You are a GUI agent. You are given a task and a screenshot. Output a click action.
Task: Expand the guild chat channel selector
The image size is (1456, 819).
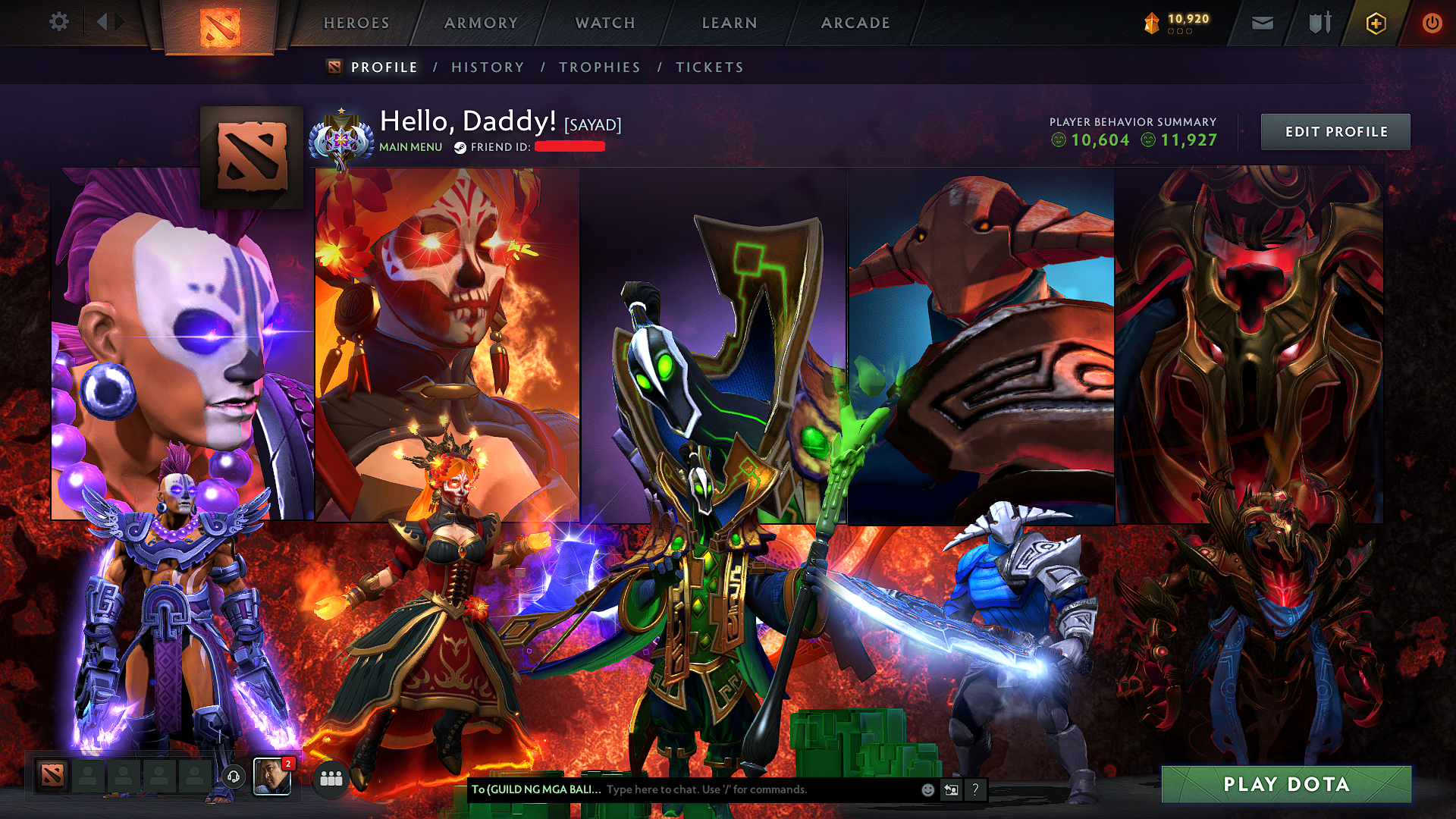coord(538,789)
